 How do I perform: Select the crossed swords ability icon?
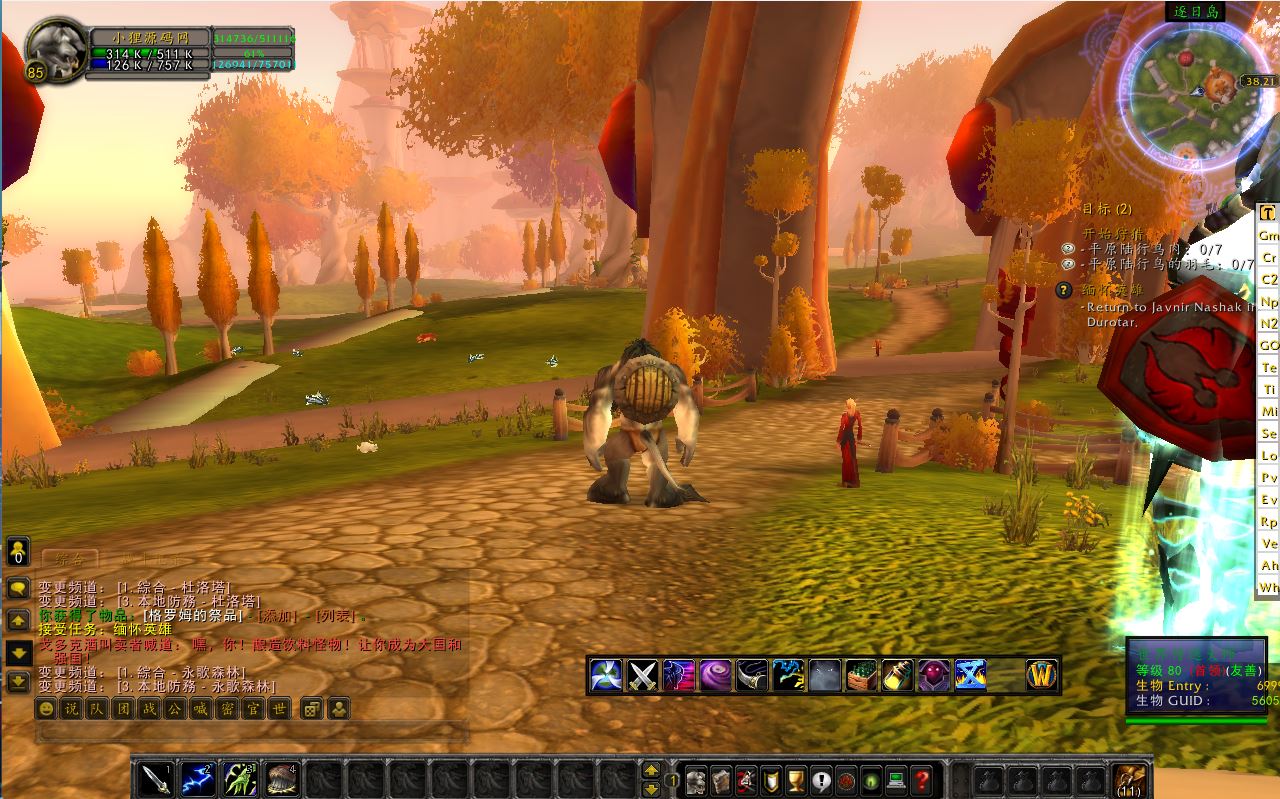642,675
